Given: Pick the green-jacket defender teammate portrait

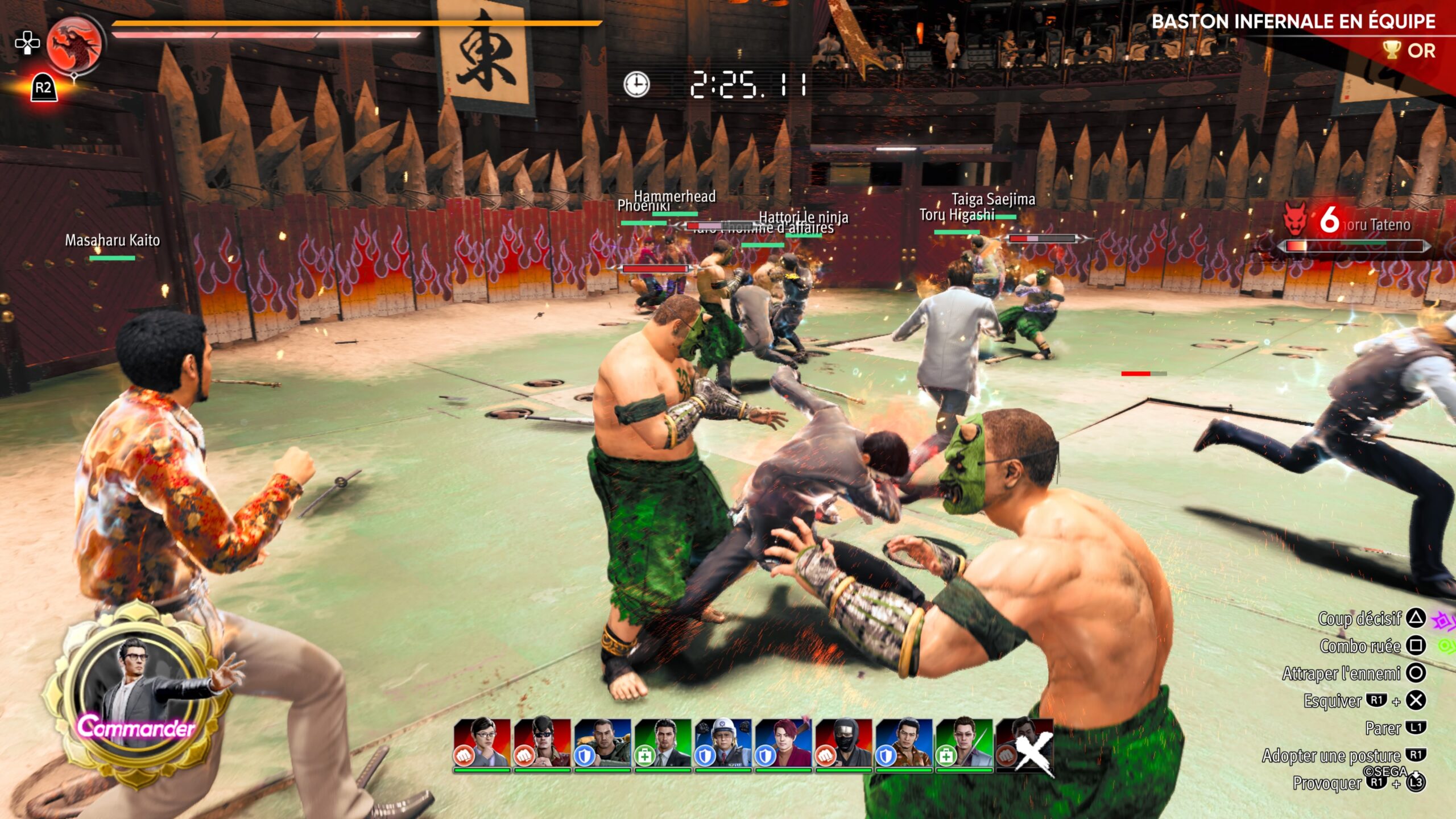Looking at the screenshot, I should (x=602, y=743).
